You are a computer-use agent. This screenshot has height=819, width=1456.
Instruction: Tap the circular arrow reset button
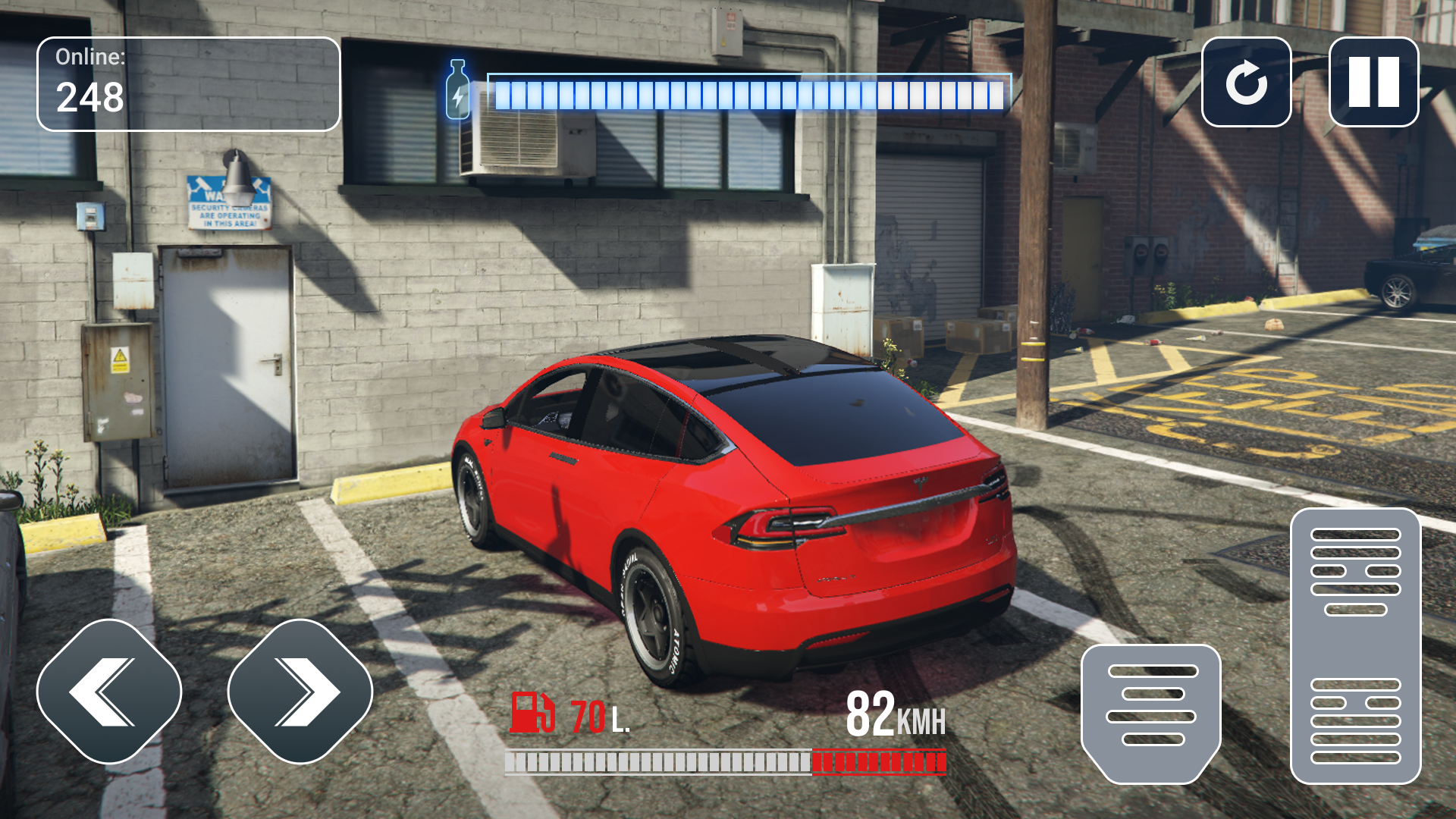[x=1246, y=82]
